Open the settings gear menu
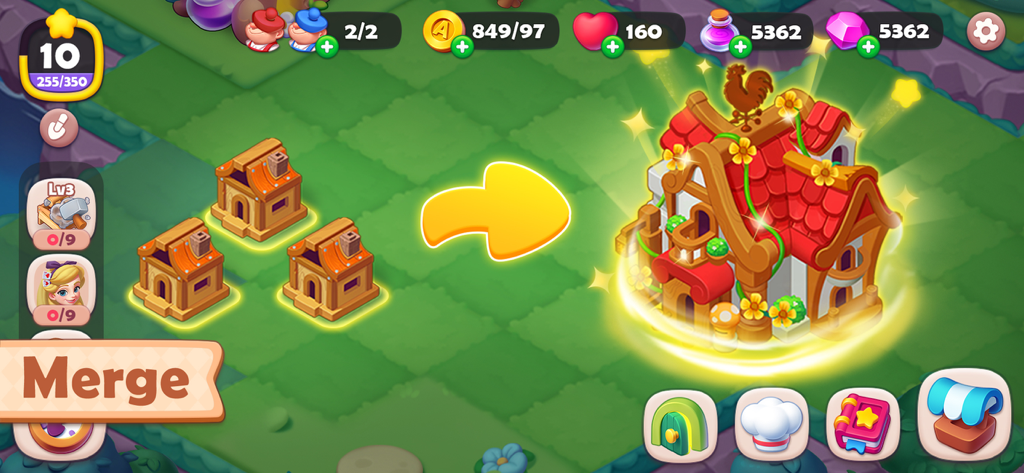 [x=985, y=31]
